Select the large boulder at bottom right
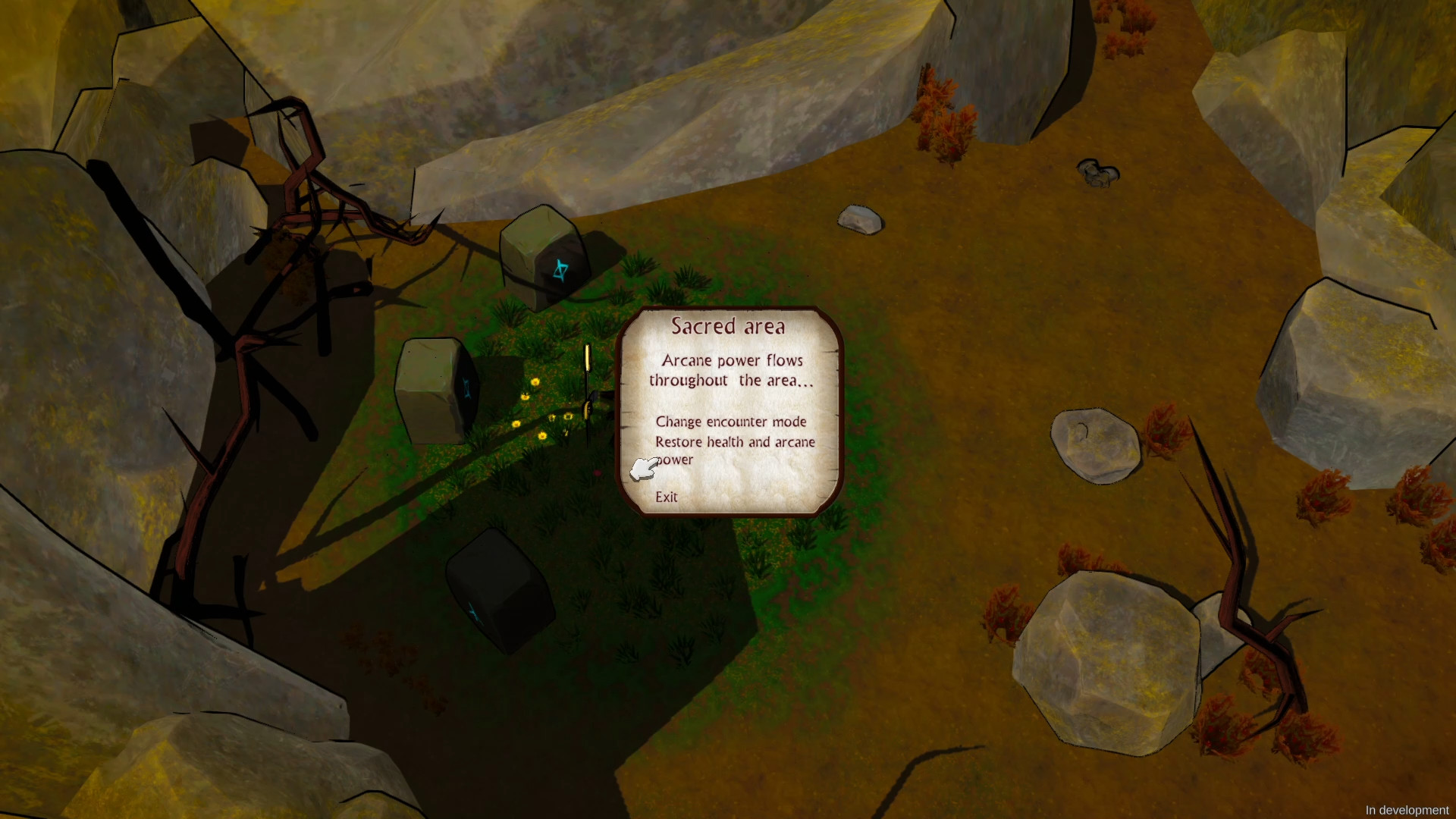The width and height of the screenshot is (1456, 819). (1107, 660)
